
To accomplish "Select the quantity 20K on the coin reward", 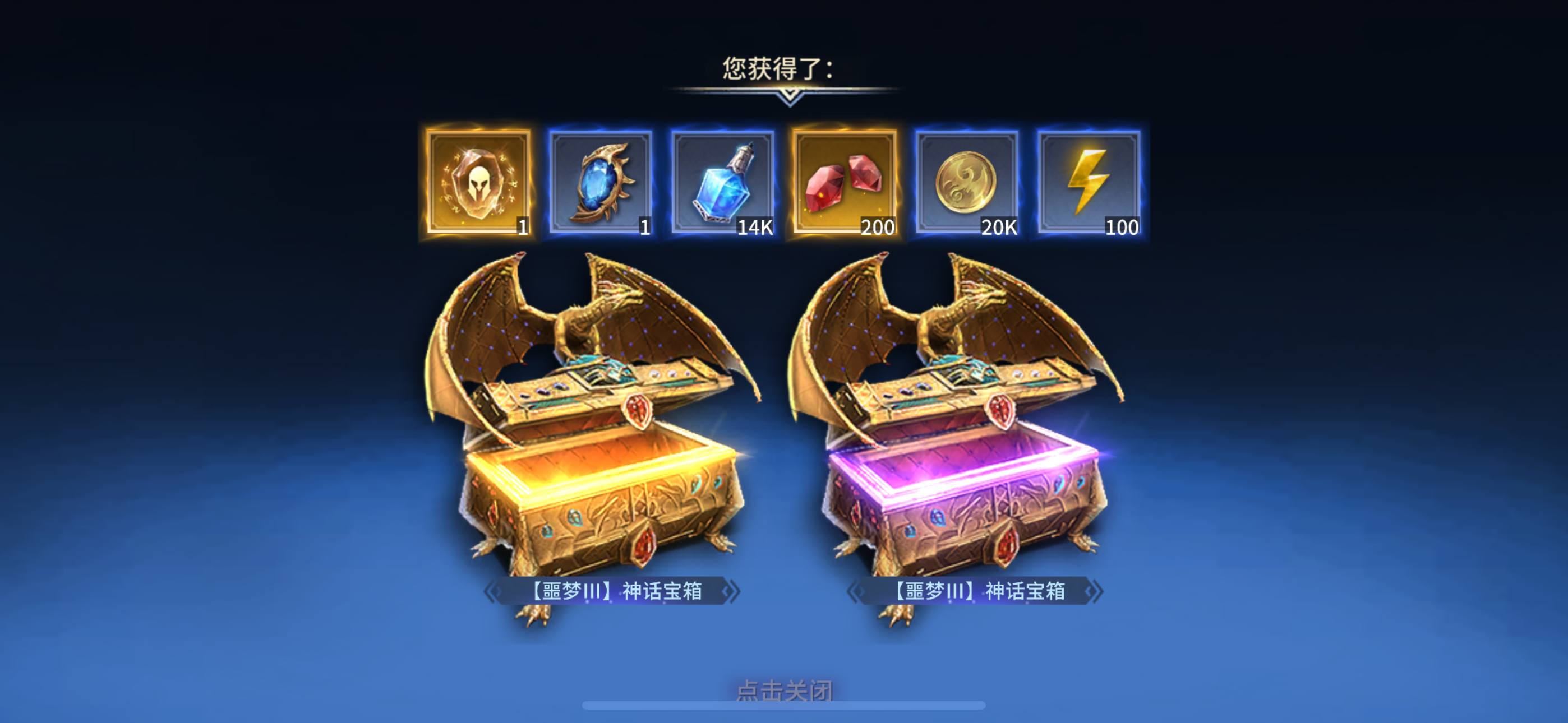I will 998,229.
